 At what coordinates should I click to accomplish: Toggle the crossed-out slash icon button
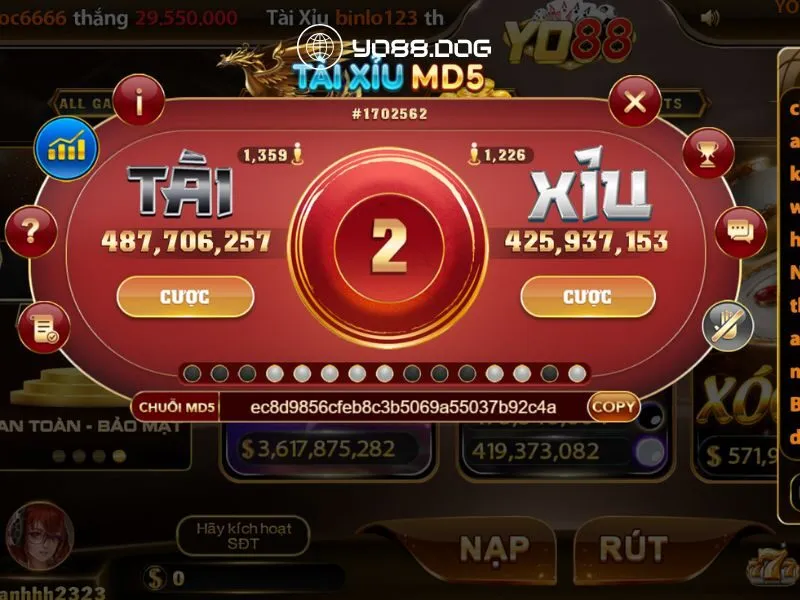pos(727,325)
